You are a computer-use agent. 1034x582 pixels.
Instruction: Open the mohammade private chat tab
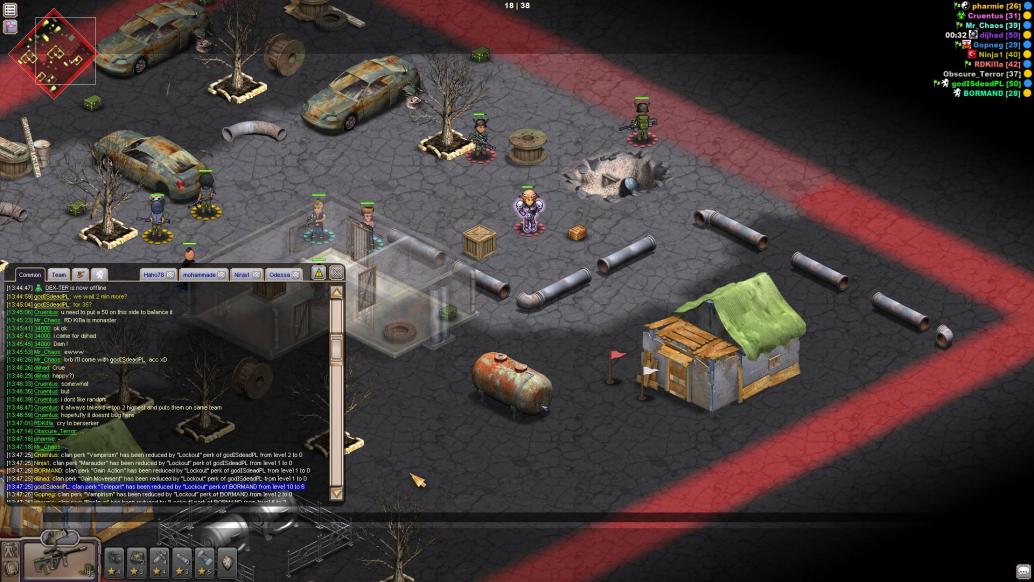[201, 274]
